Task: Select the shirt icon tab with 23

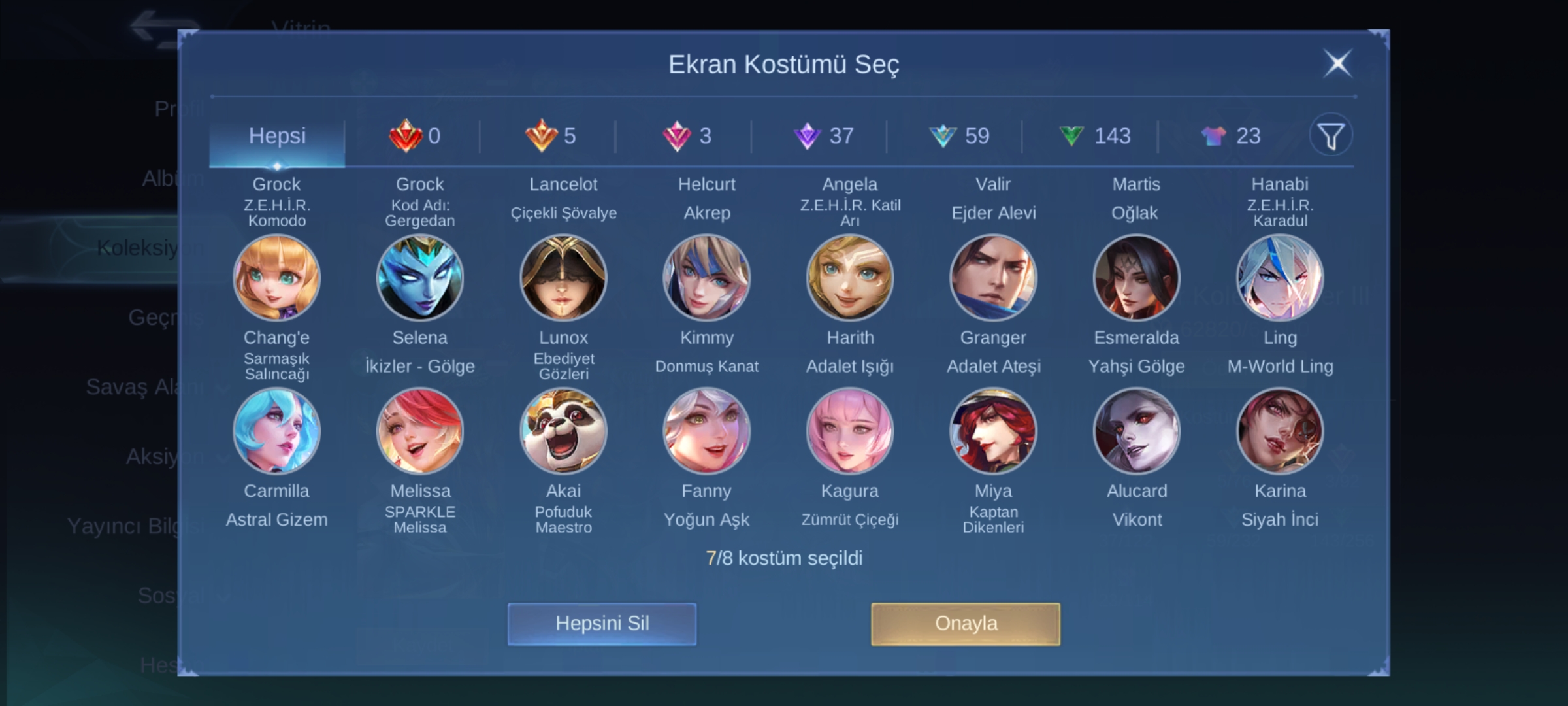Action: (1231, 136)
